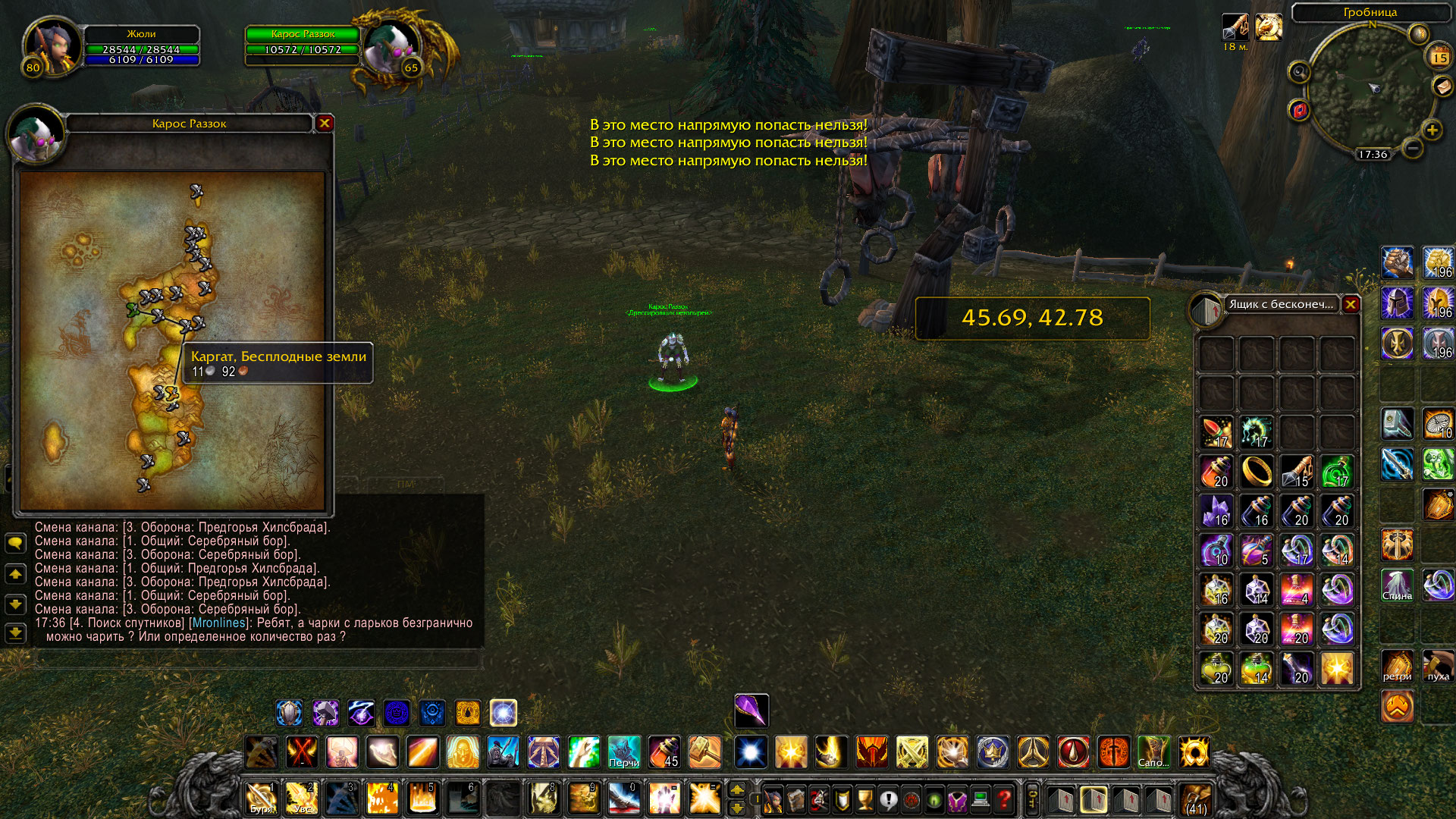Pick the purple crystal item stack of 16
This screenshot has width=1456, height=819.
[x=1216, y=511]
